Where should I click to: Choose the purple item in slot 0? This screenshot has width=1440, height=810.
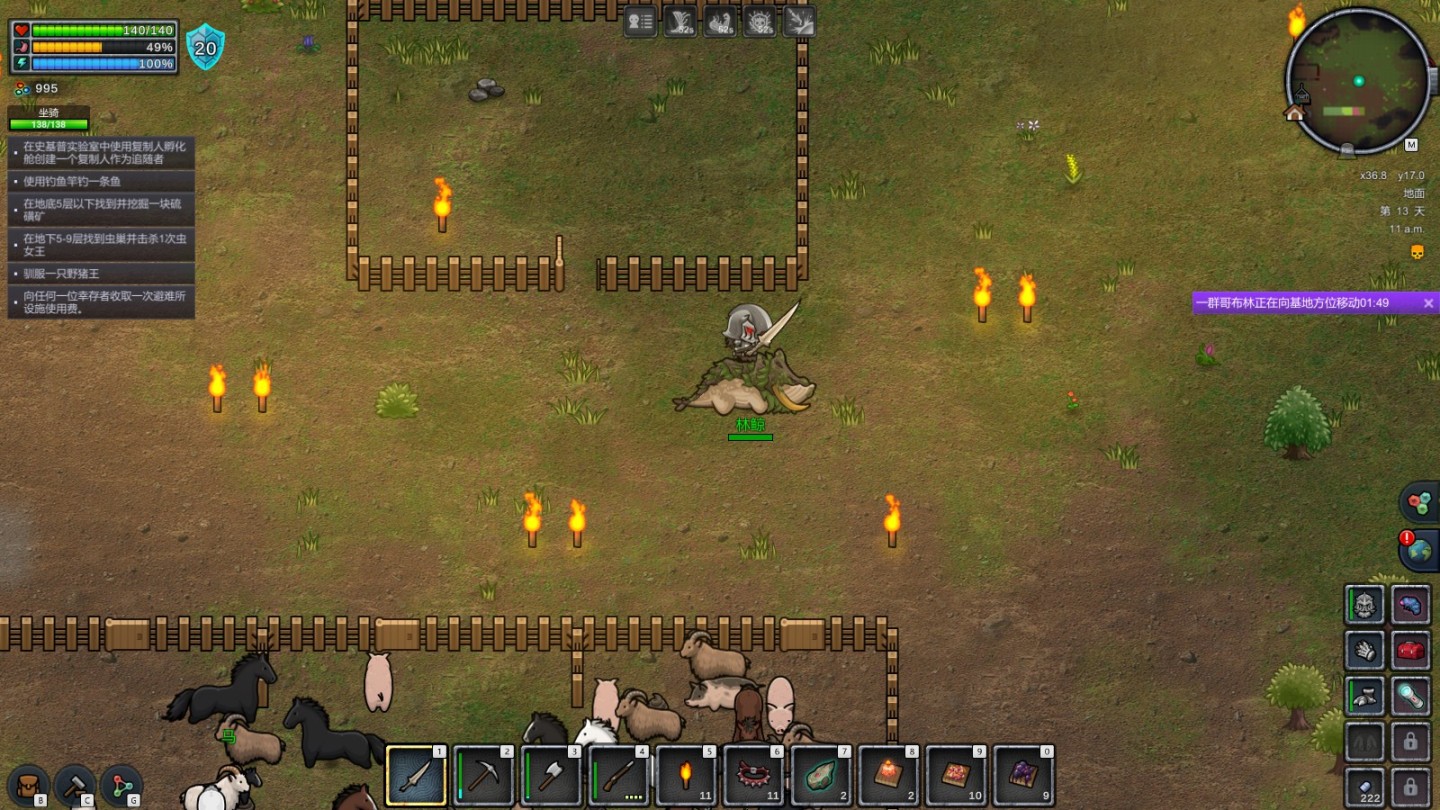[1024, 776]
